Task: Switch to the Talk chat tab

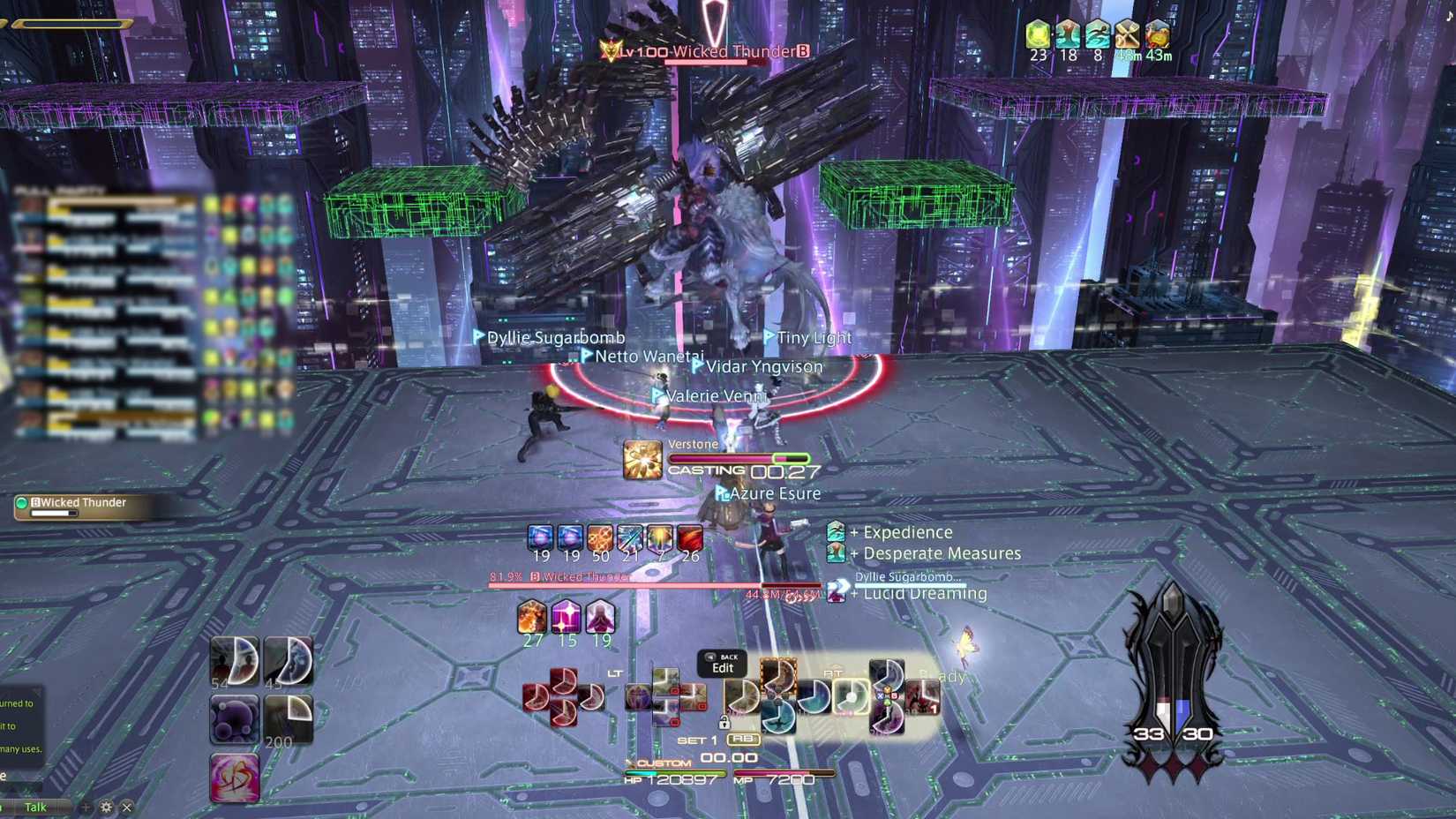Action: pyautogui.click(x=35, y=806)
